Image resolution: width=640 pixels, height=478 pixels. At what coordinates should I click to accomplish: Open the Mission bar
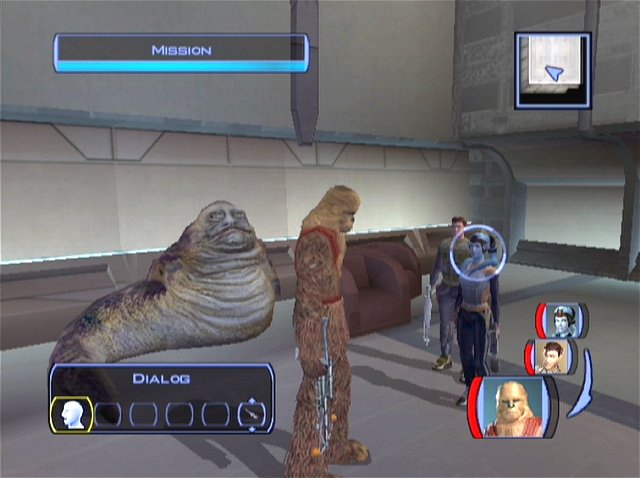181,52
